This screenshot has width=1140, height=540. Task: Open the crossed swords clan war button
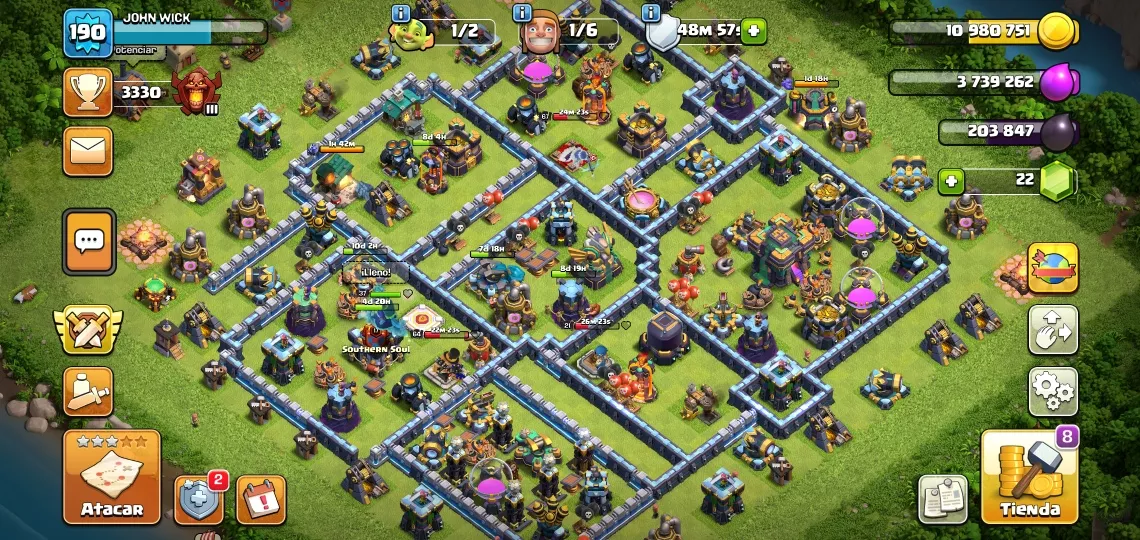click(88, 330)
